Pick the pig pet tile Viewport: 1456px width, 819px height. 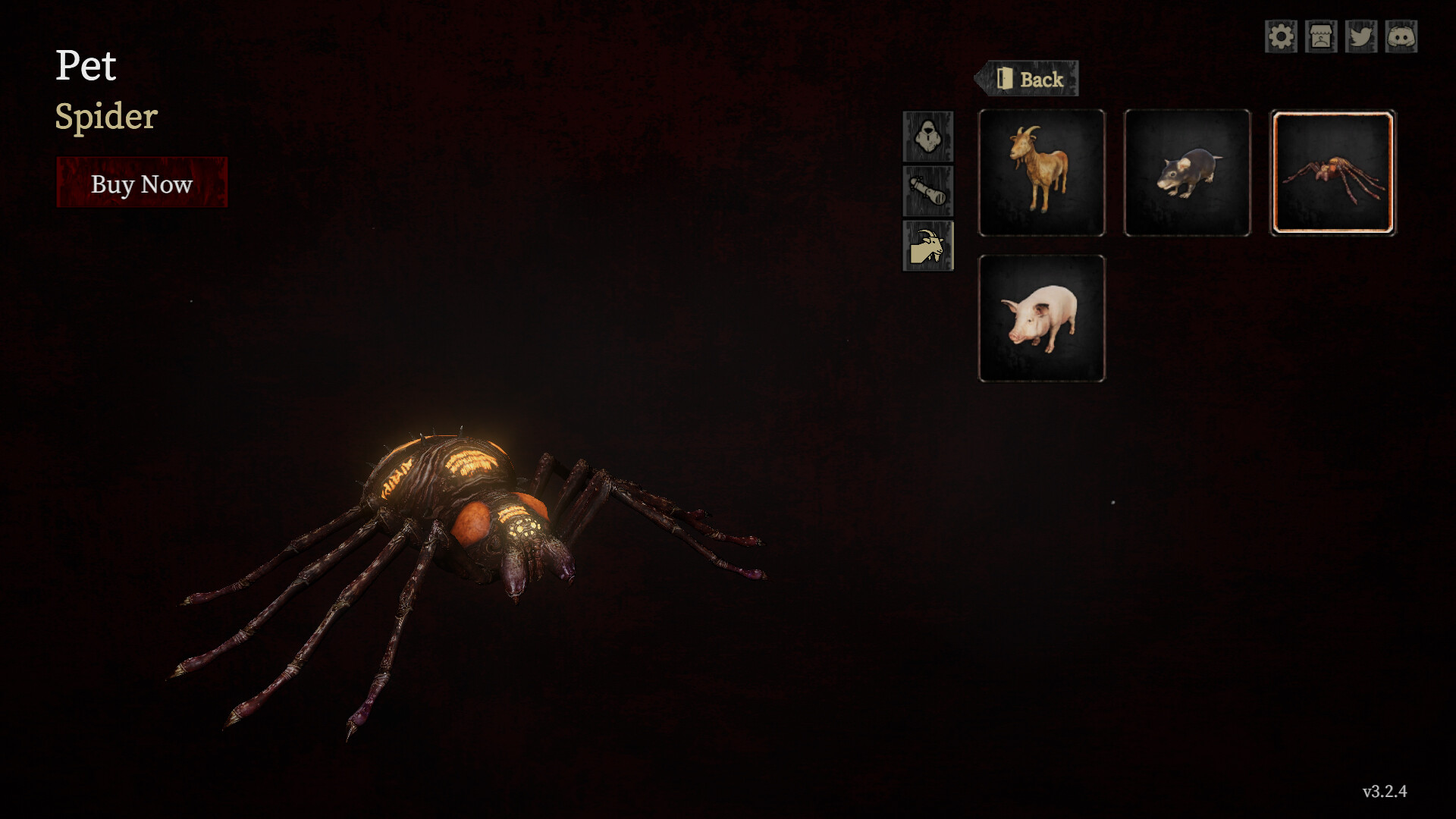[1041, 318]
